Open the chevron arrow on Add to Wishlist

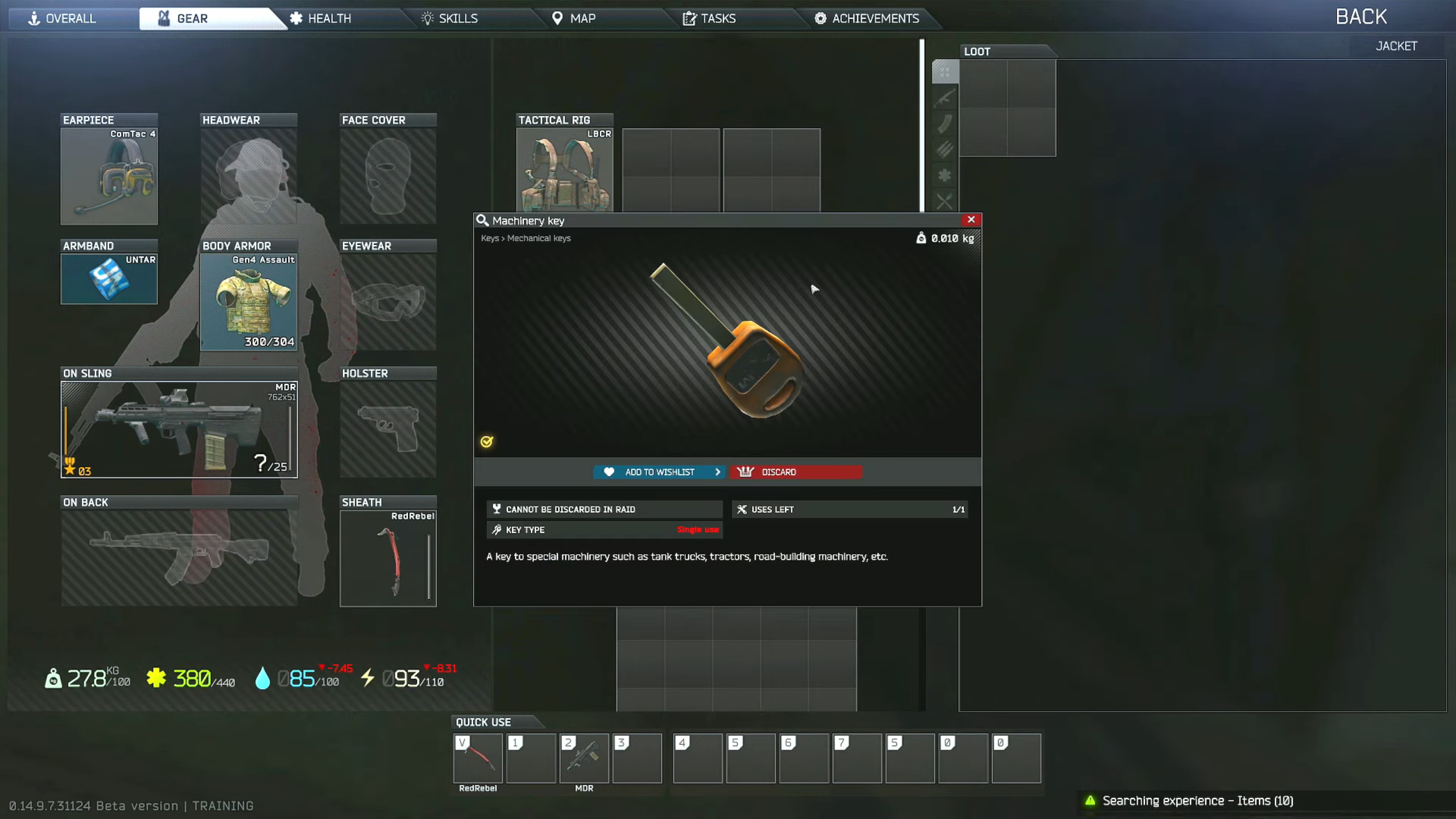718,471
